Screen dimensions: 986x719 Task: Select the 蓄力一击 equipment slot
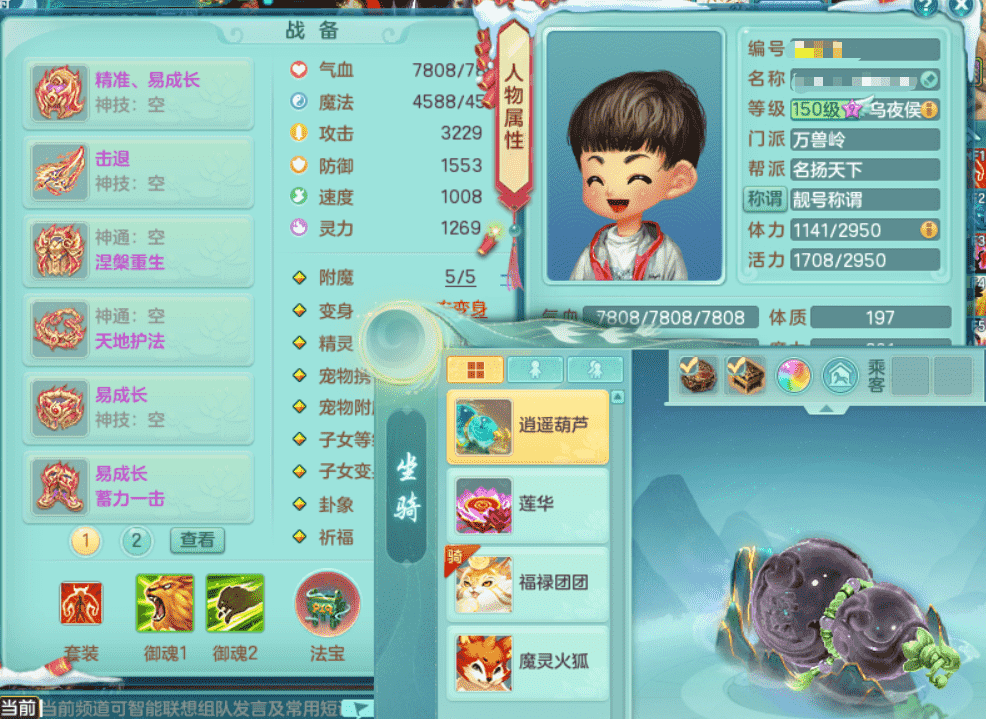point(139,487)
